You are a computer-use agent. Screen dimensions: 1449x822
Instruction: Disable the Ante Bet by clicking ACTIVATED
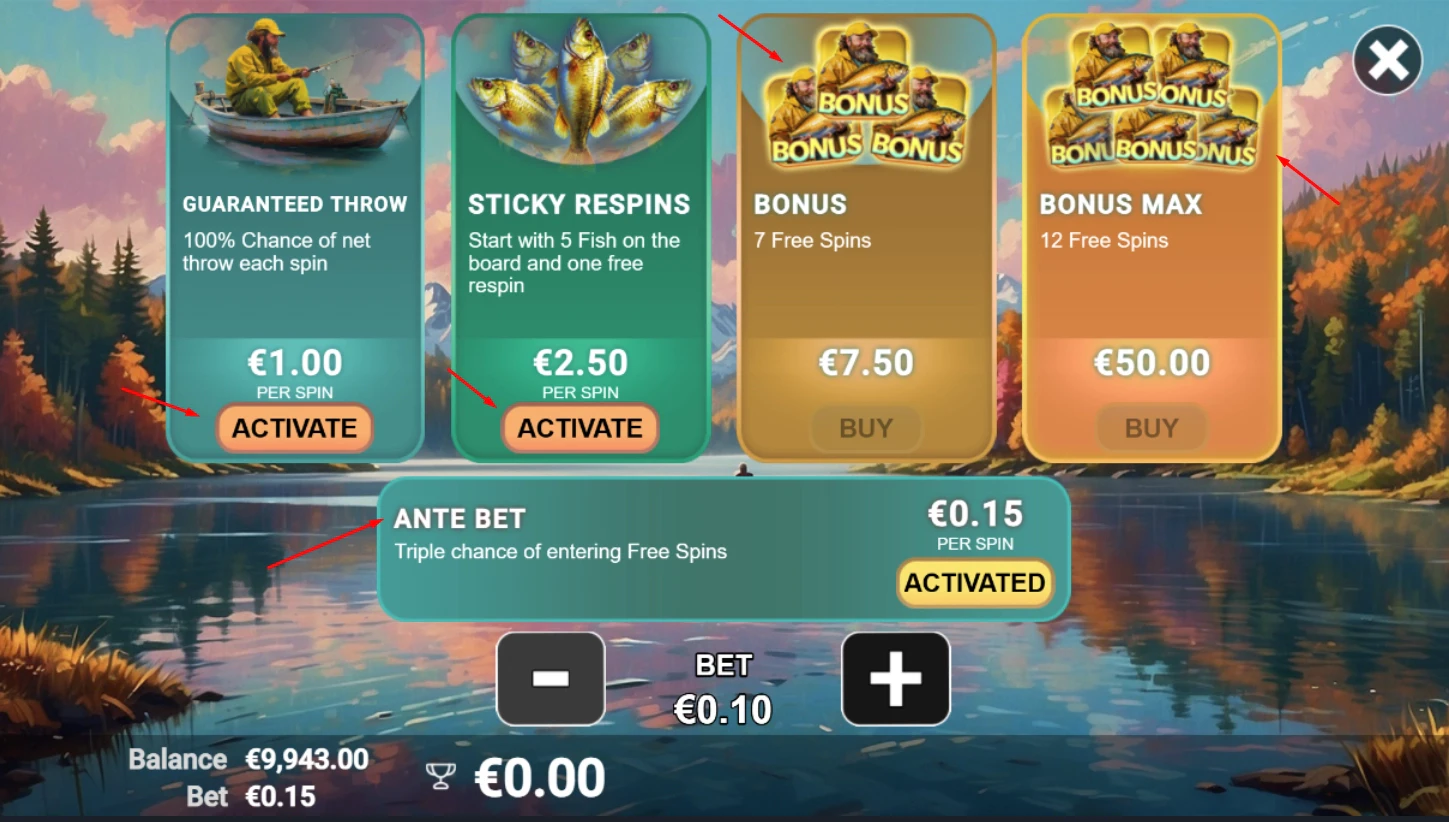(974, 583)
